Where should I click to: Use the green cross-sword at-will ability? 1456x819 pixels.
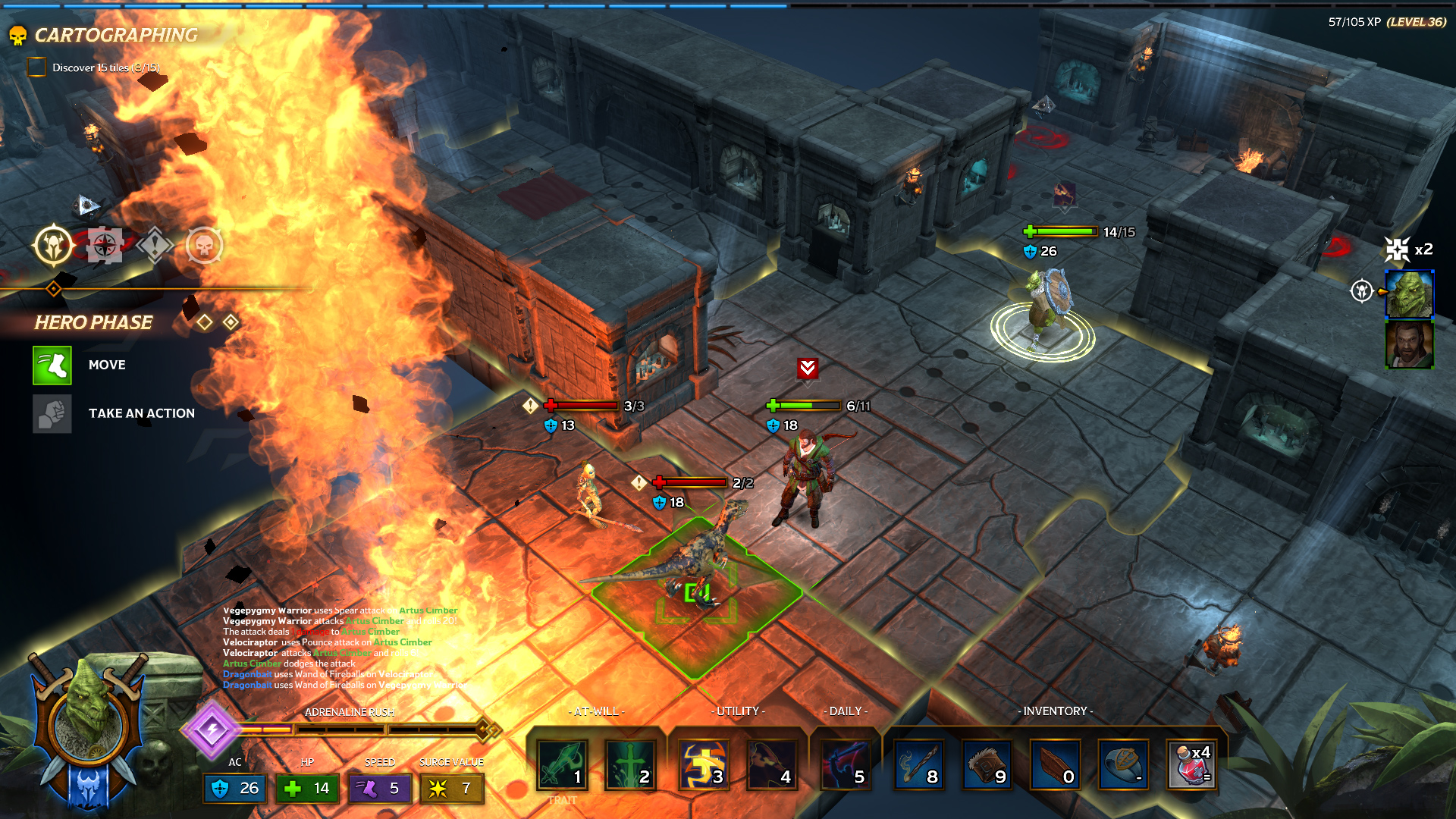(629, 764)
